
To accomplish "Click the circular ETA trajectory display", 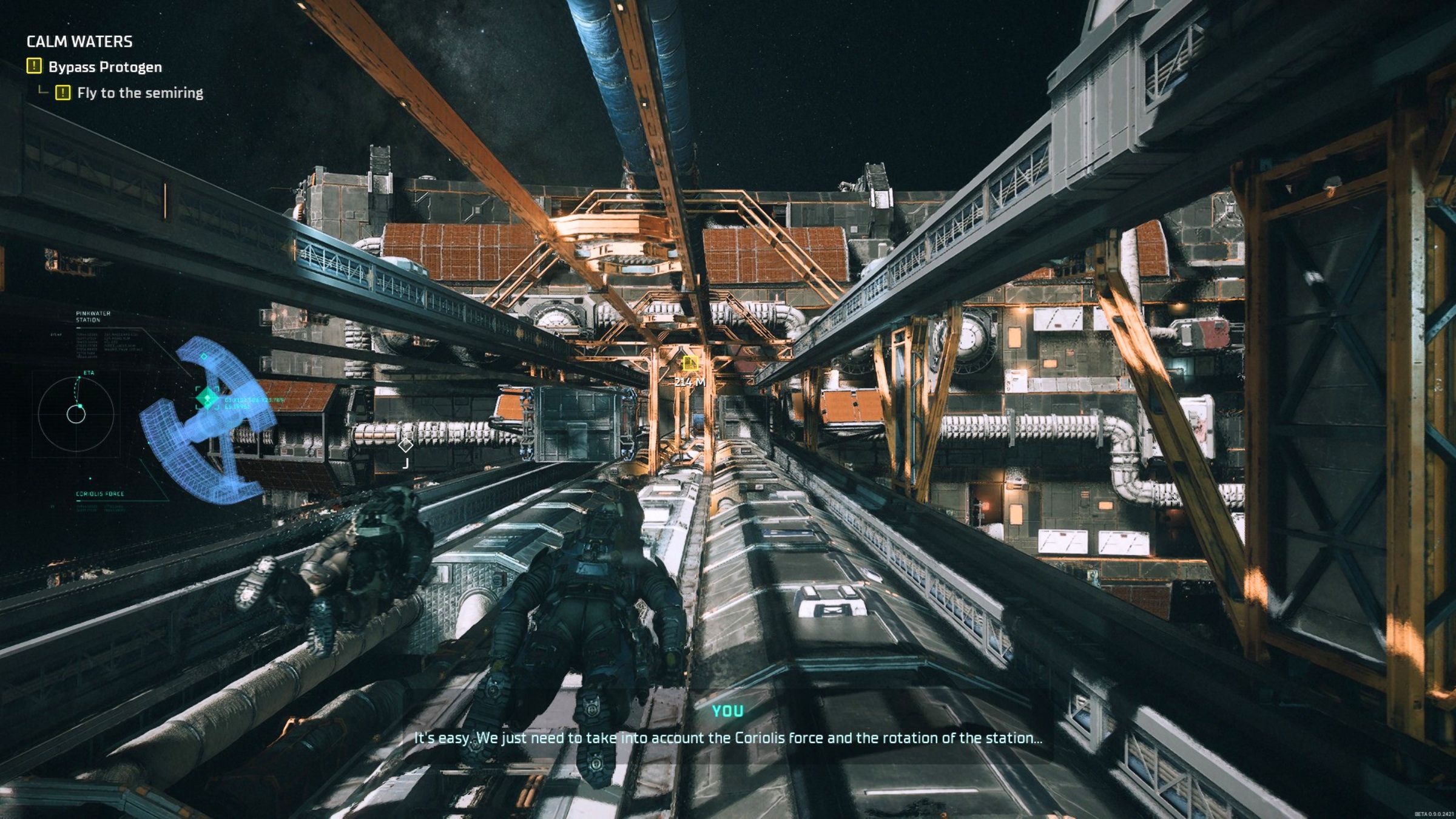I will coord(76,414).
